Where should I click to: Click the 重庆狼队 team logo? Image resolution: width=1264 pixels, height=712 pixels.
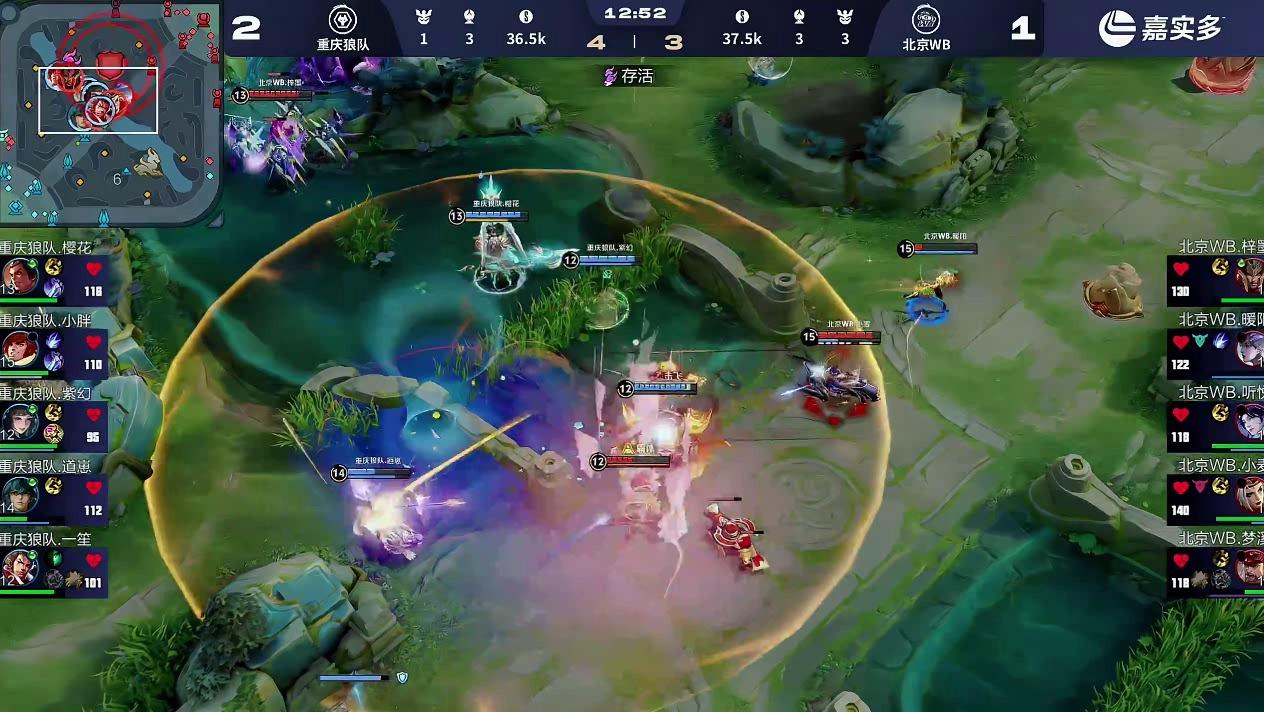click(x=343, y=20)
